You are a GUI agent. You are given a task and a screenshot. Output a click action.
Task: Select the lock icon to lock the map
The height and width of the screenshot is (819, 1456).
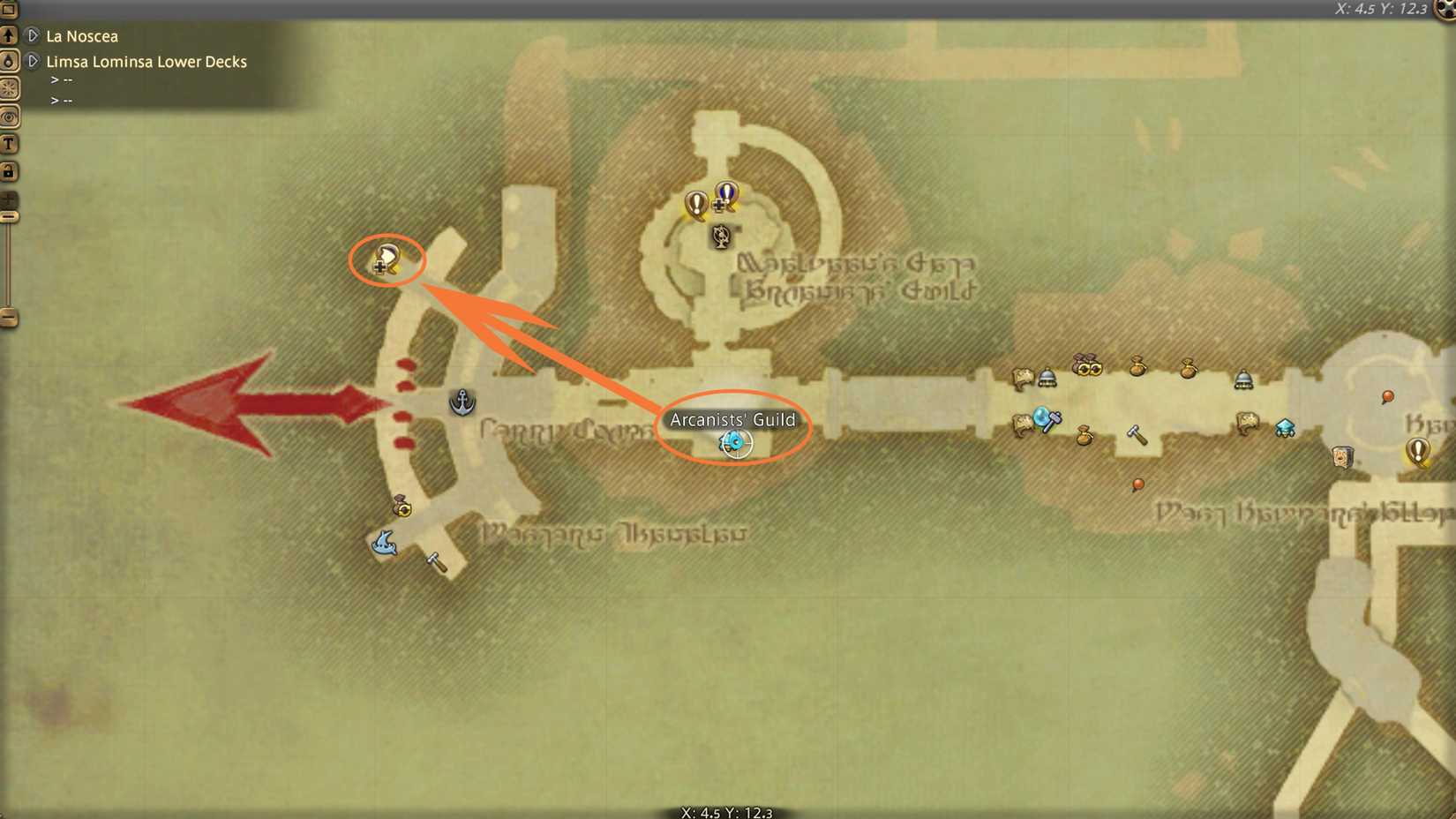[11, 172]
